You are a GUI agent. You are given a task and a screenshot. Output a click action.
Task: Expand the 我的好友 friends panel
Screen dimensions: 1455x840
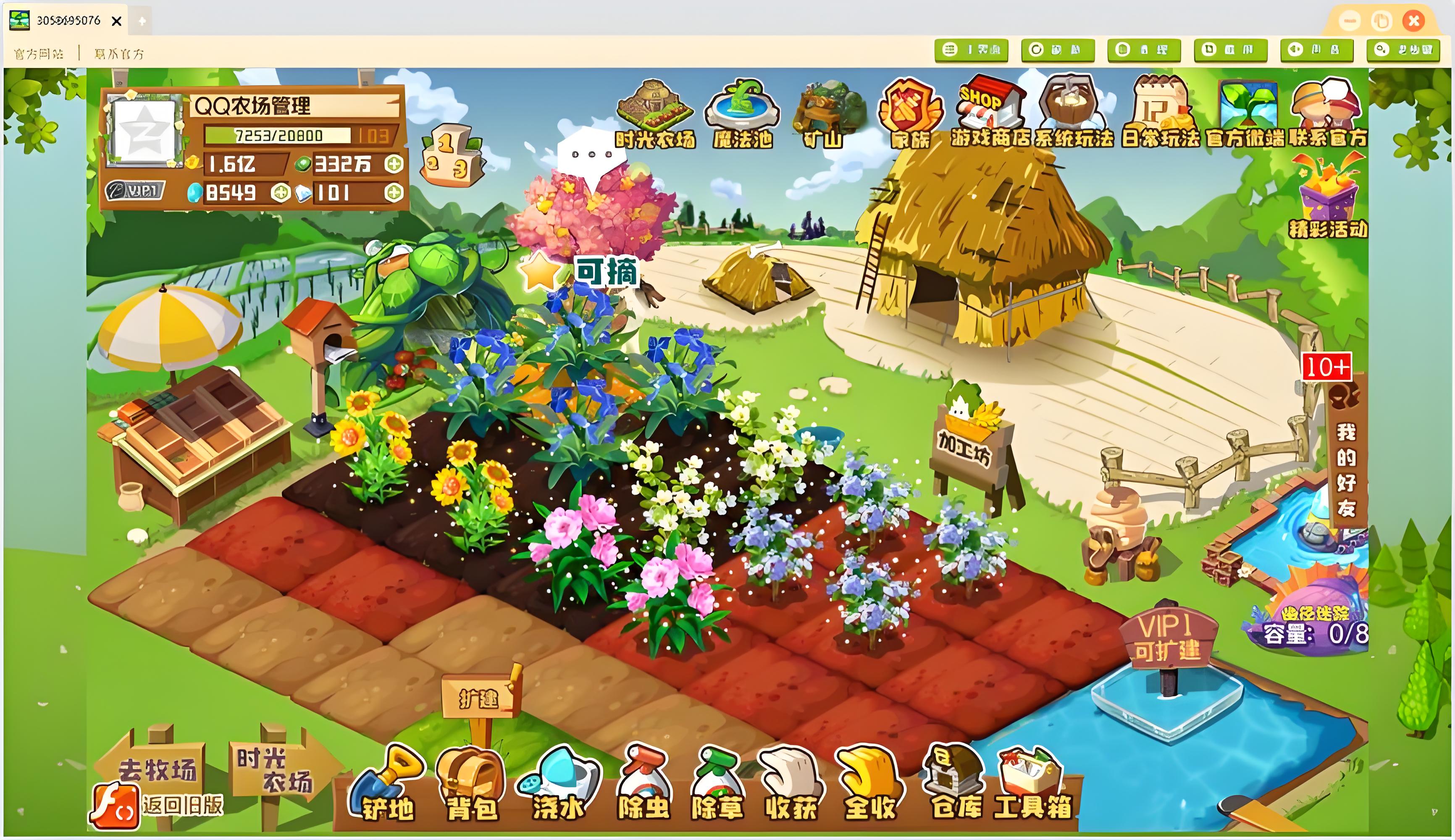point(1346,456)
